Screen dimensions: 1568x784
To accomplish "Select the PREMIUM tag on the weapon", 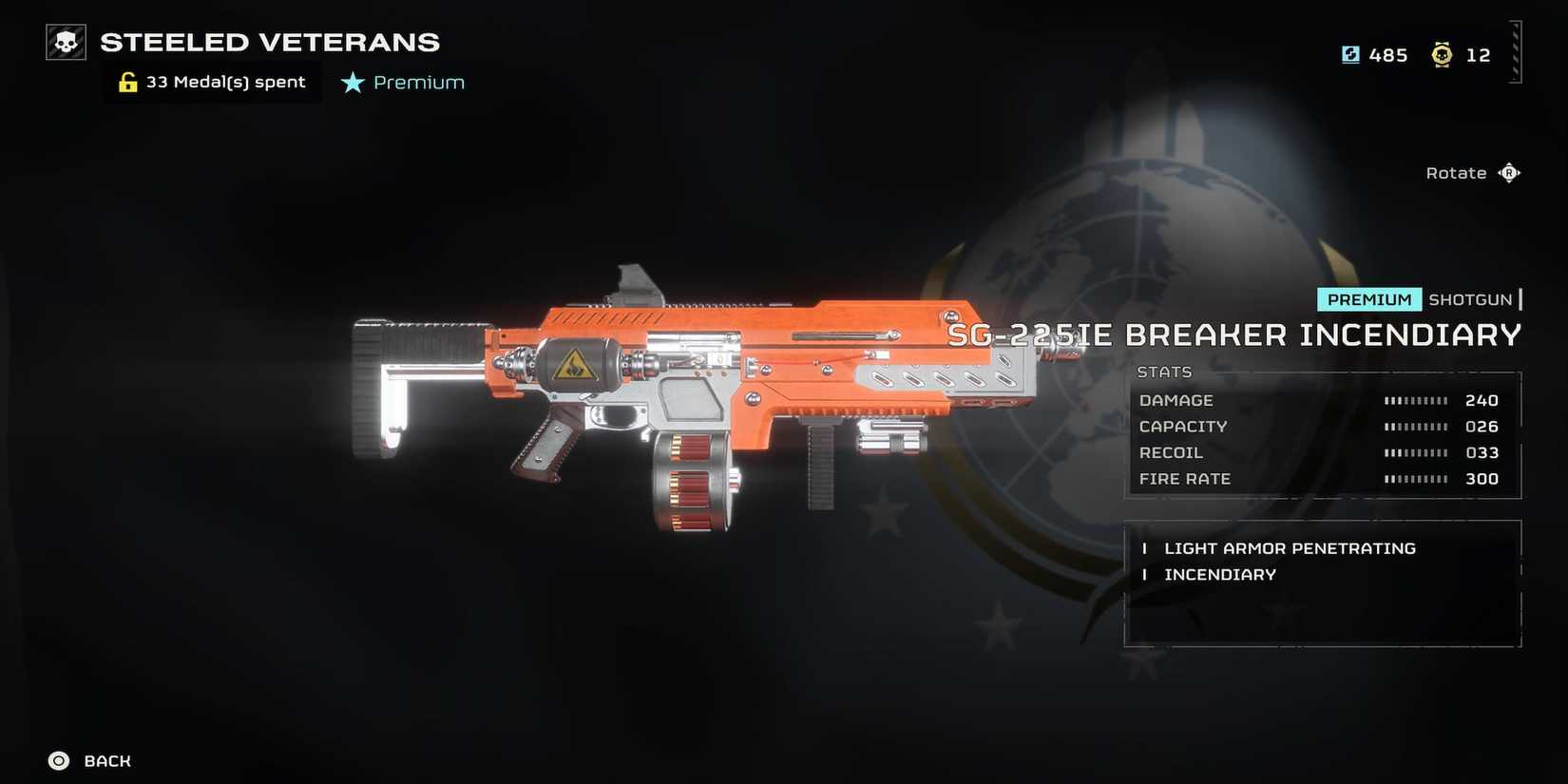I will pos(1368,299).
